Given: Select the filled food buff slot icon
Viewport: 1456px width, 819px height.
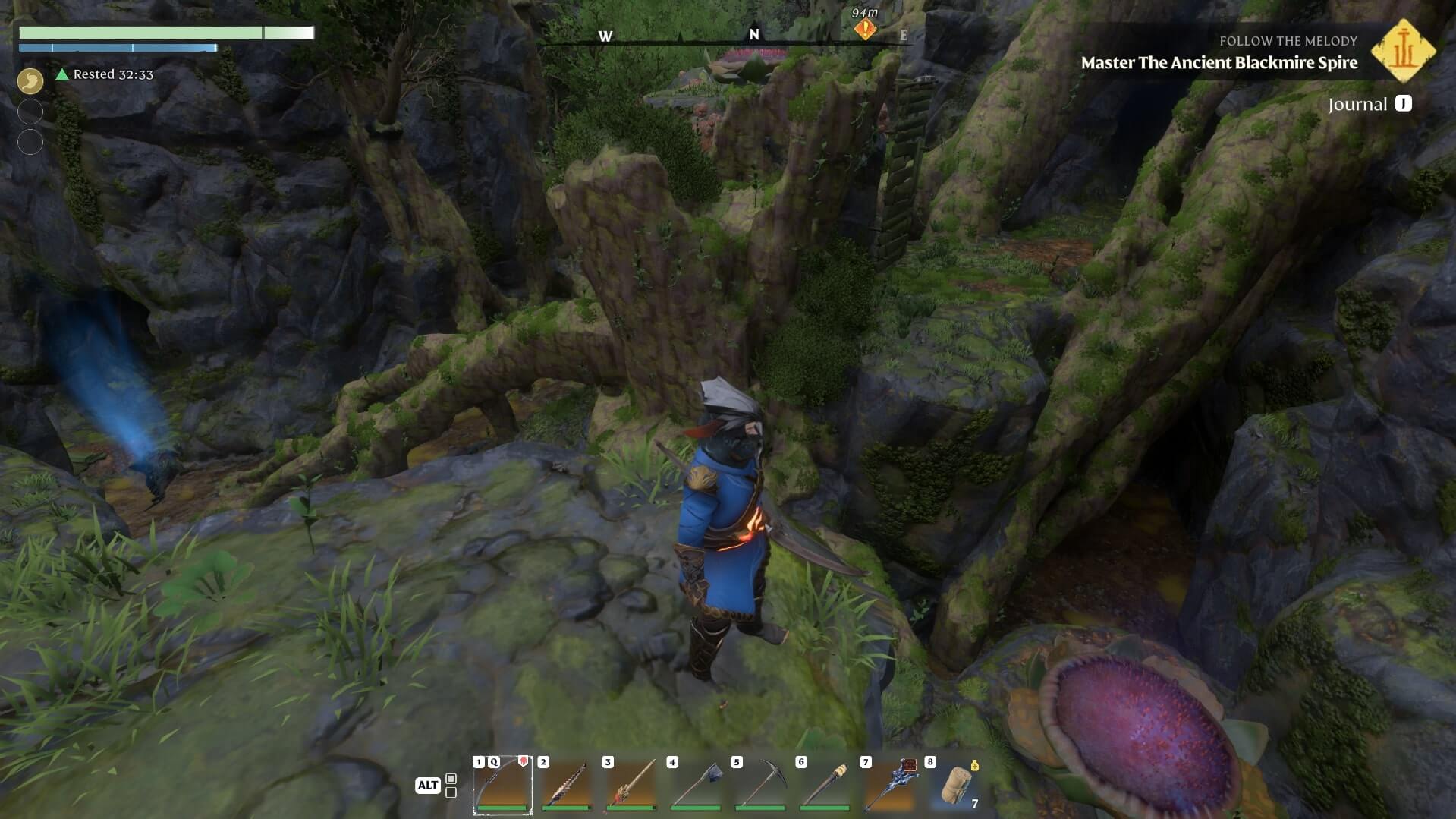Looking at the screenshot, I should point(30,80).
